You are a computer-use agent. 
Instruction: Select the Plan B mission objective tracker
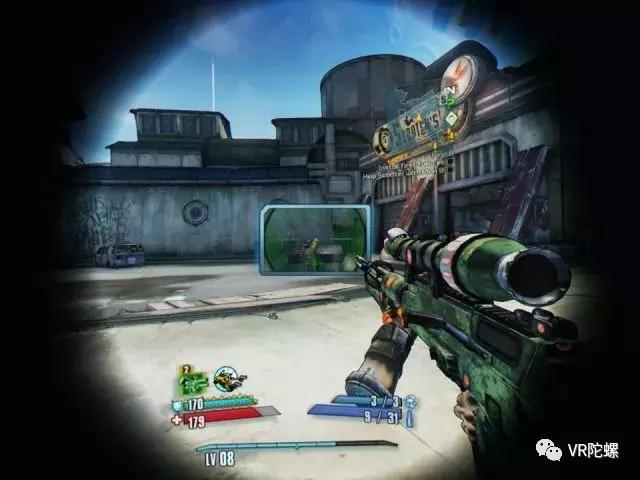(x=405, y=160)
